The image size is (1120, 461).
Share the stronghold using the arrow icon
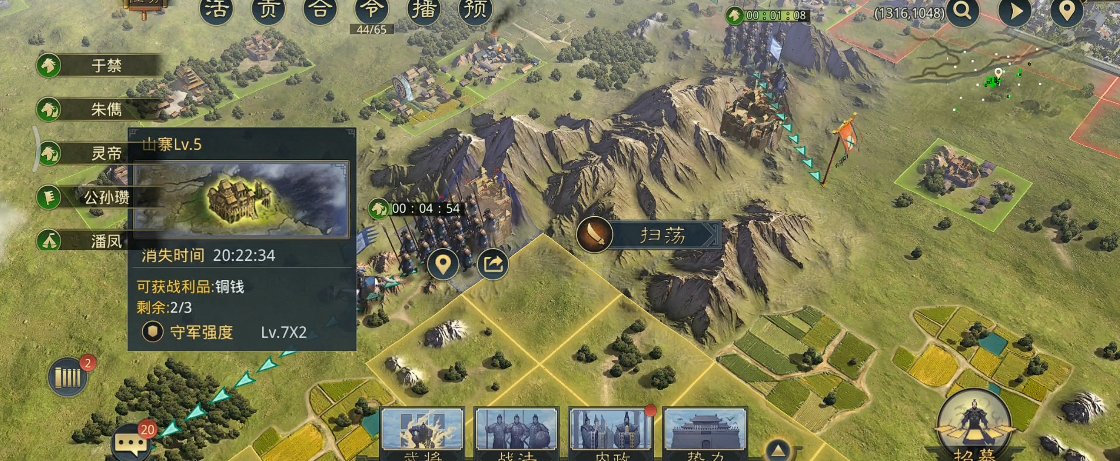tap(492, 265)
